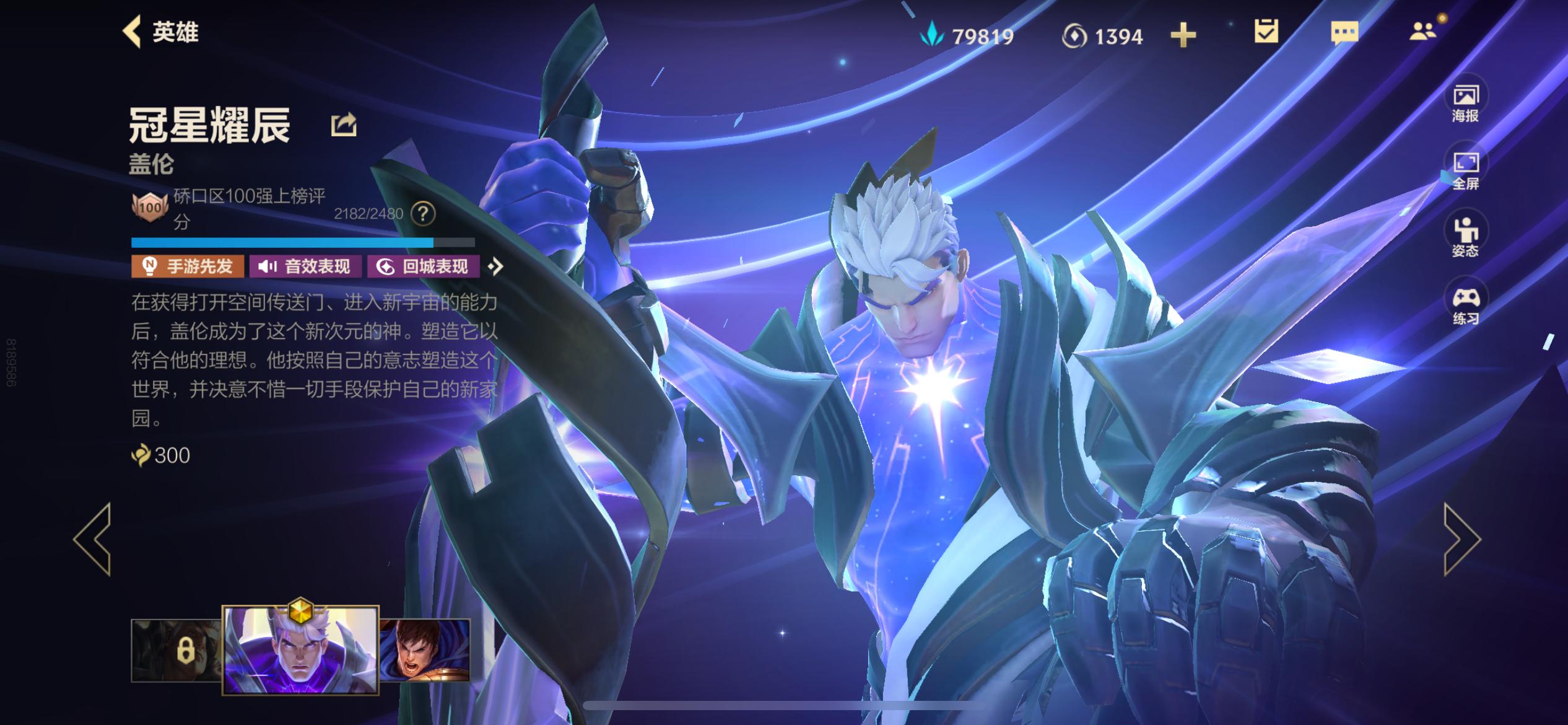The width and height of the screenshot is (1568, 725).
Task: Play the 音效表现 sound effect preview
Action: tap(303, 267)
